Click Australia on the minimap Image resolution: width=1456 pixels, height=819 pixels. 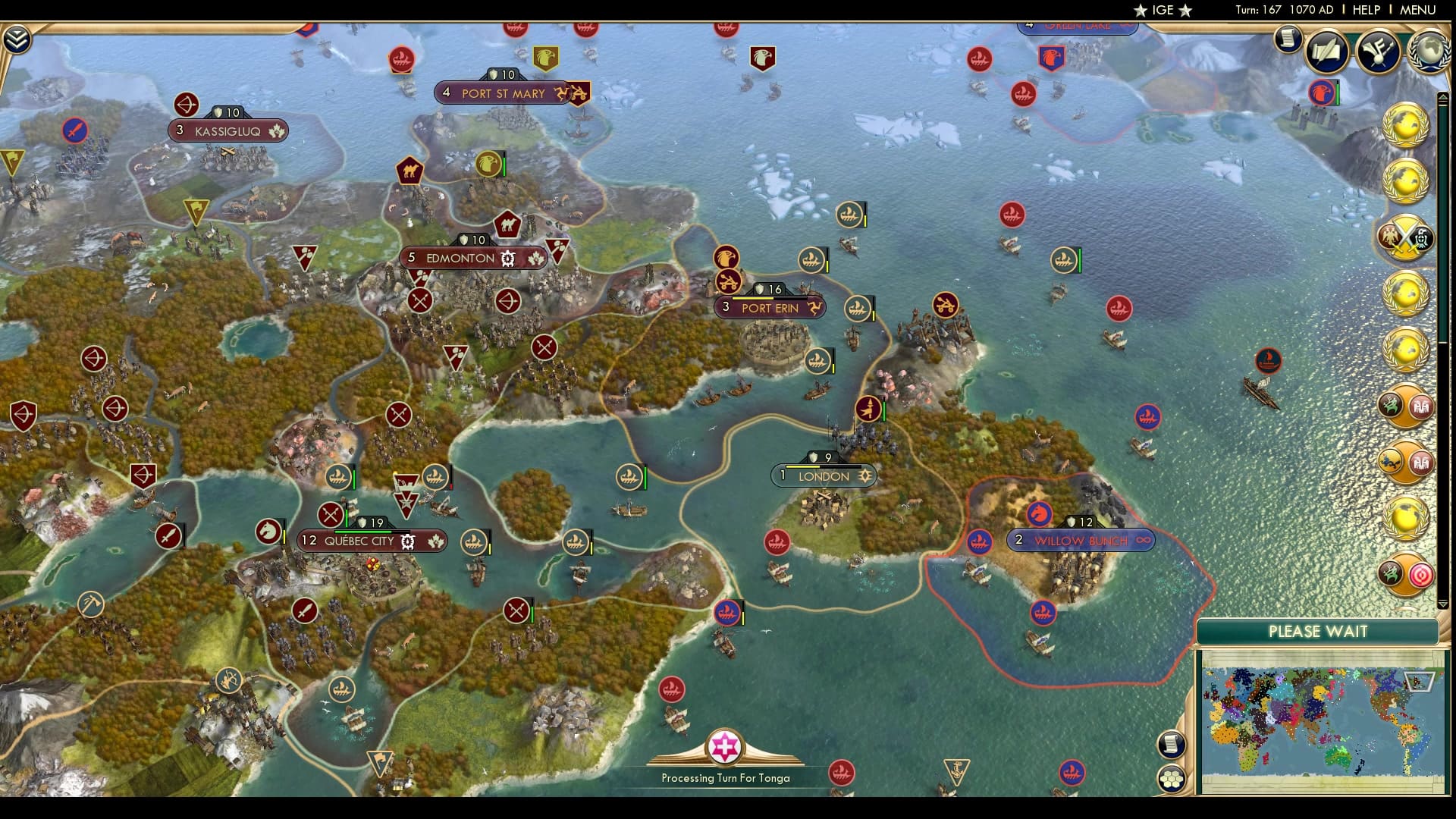[x=1338, y=759]
